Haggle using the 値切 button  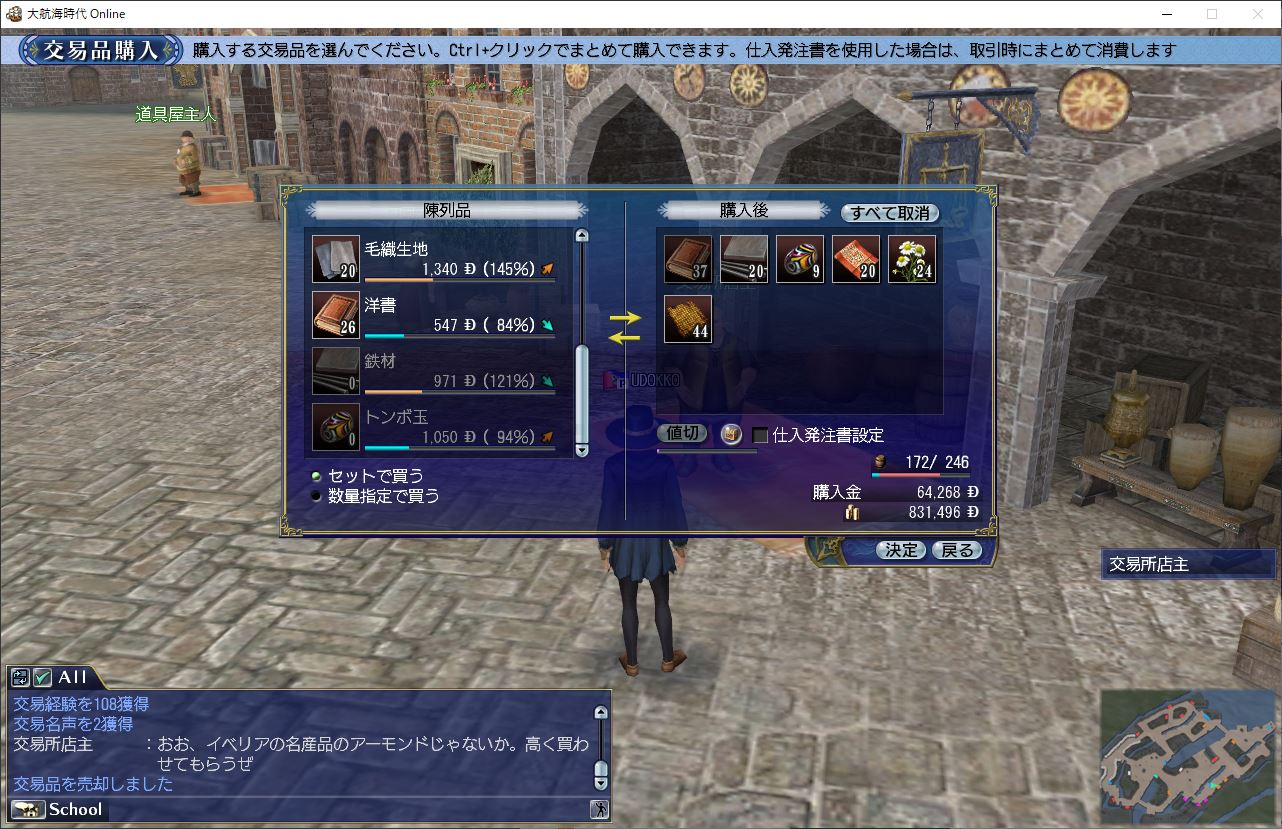pyautogui.click(x=683, y=434)
